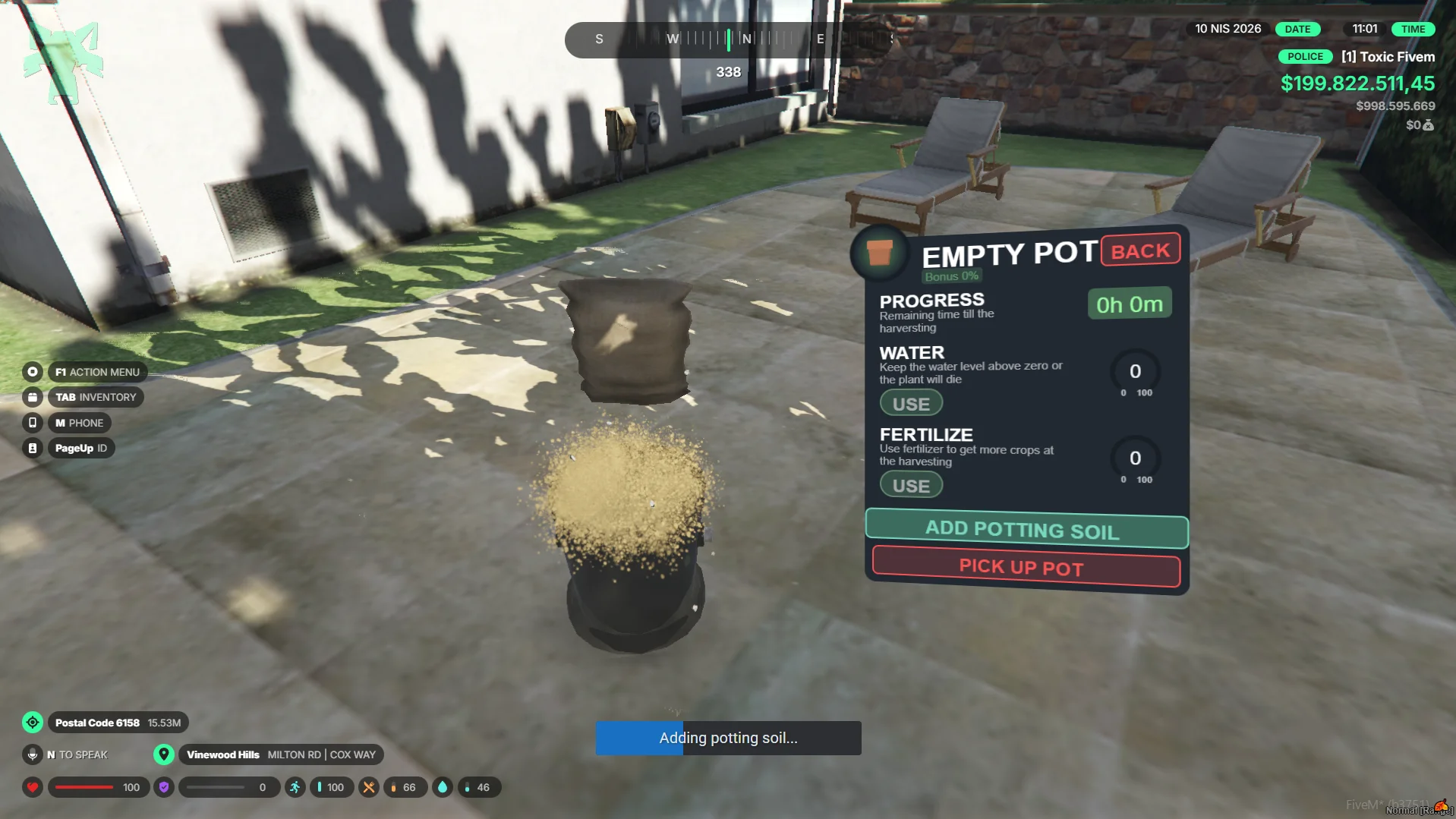The width and height of the screenshot is (1456, 819).
Task: Use water on the empty pot
Action: point(911,403)
